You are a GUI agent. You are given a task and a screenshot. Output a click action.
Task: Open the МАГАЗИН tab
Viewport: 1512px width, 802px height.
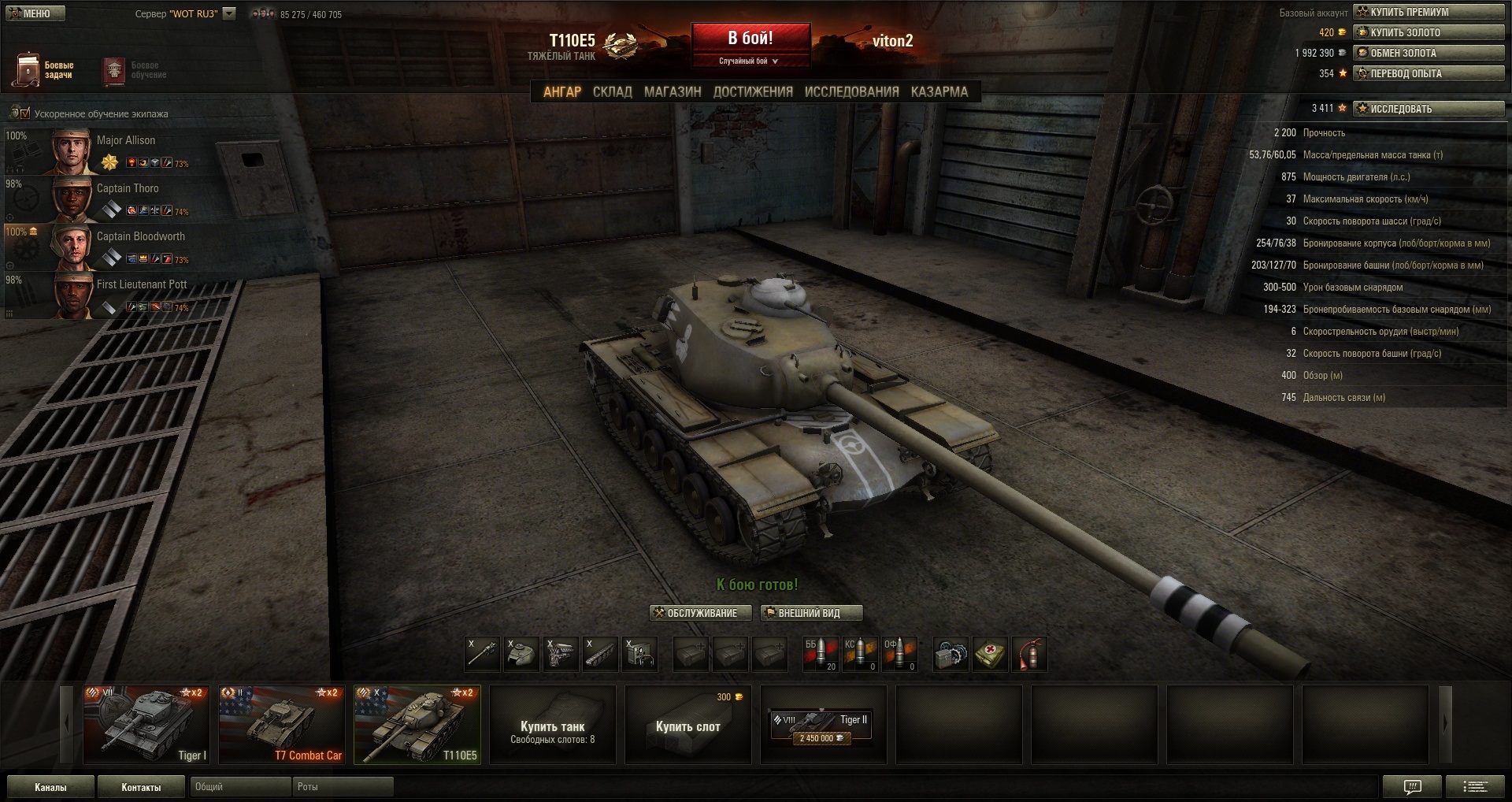pos(673,92)
